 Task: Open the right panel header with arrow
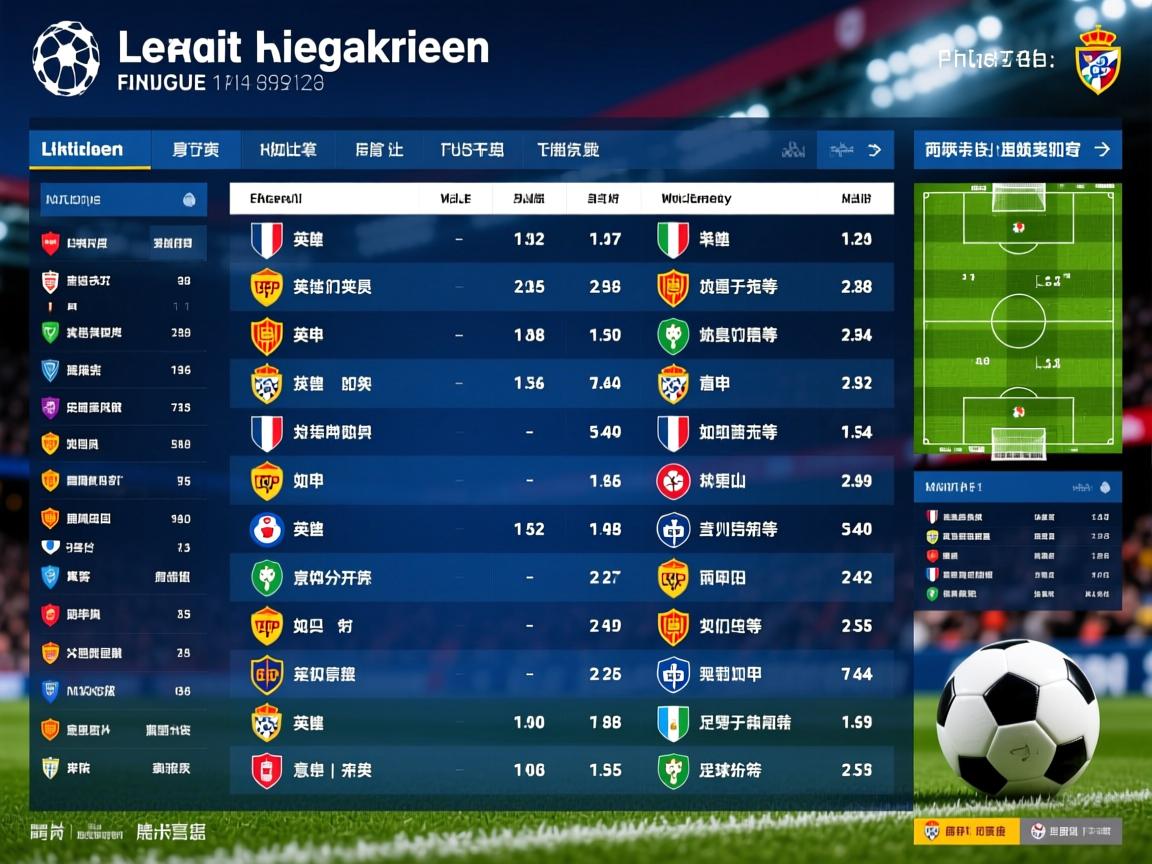coord(1017,150)
